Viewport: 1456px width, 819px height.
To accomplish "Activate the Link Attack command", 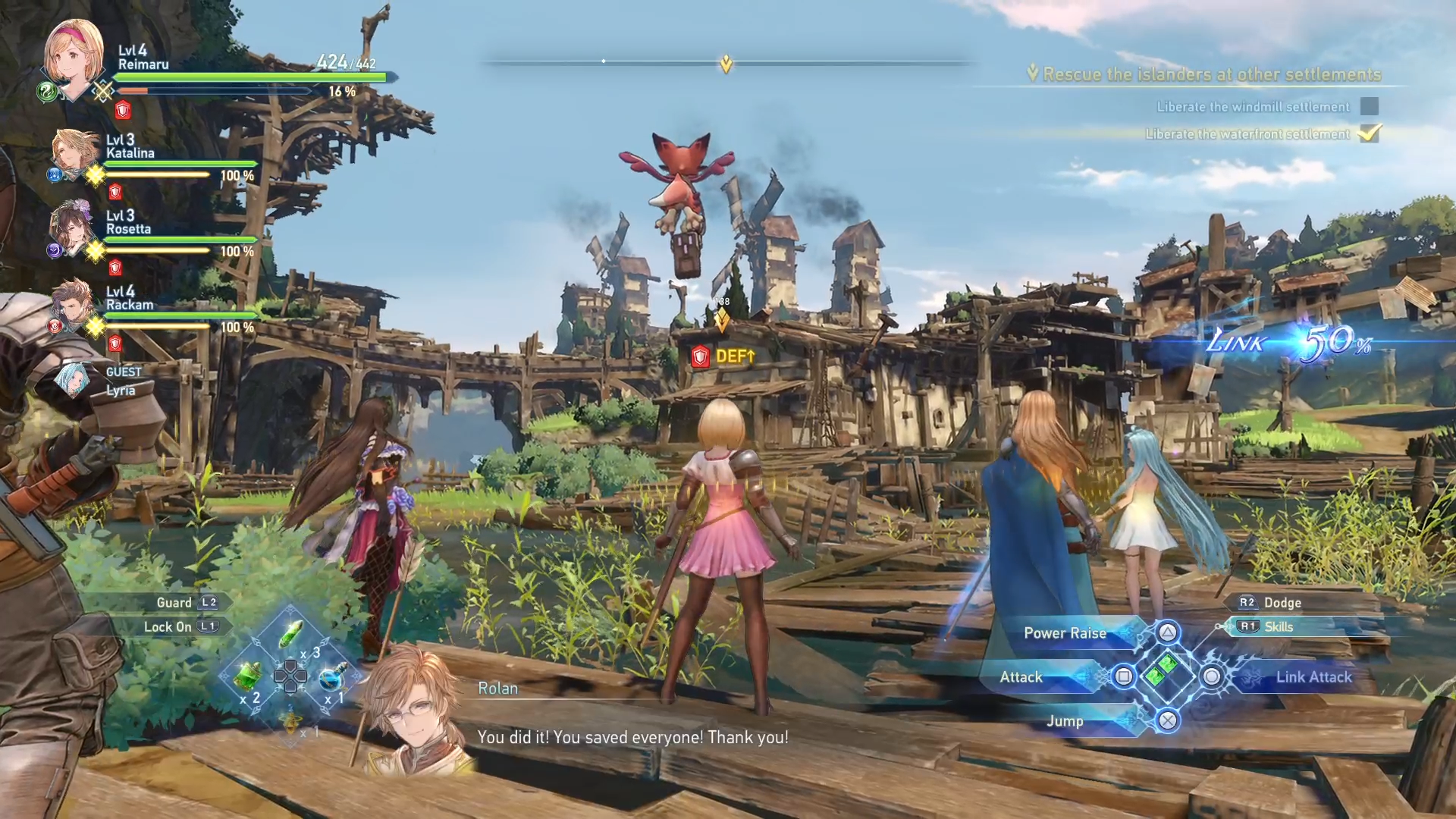I will [1313, 677].
